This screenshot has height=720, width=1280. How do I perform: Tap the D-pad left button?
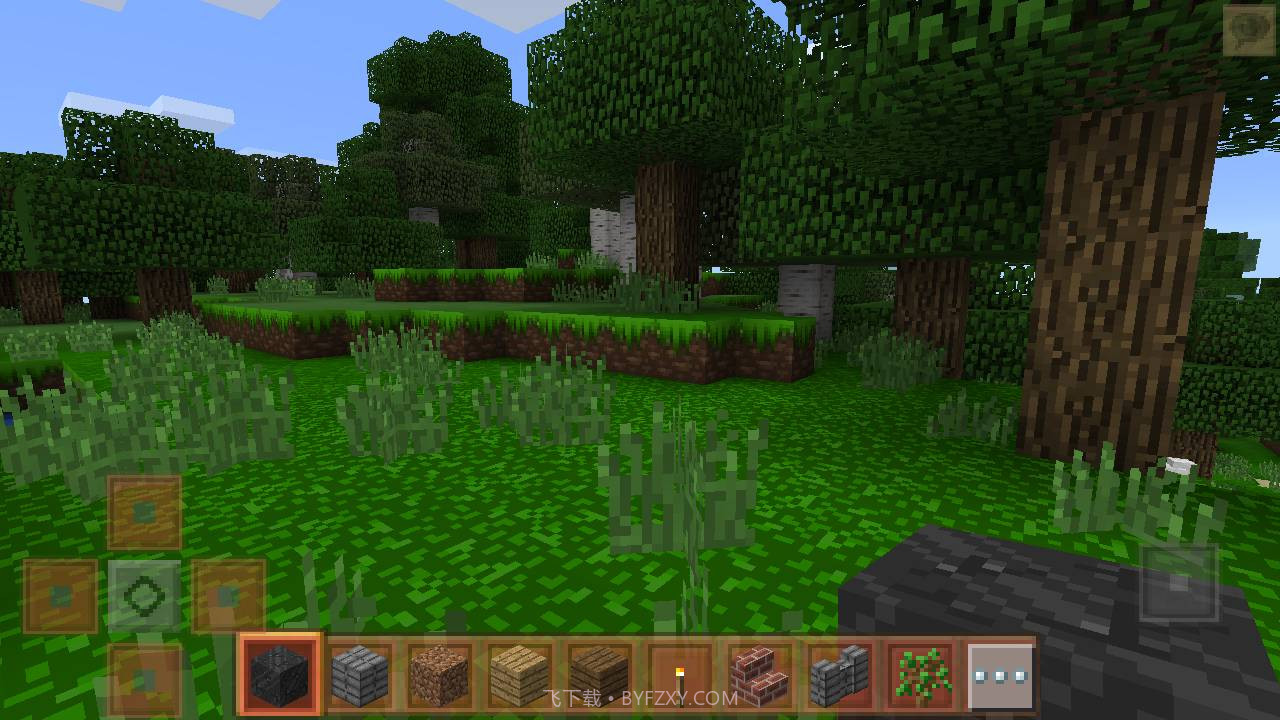(x=60, y=597)
